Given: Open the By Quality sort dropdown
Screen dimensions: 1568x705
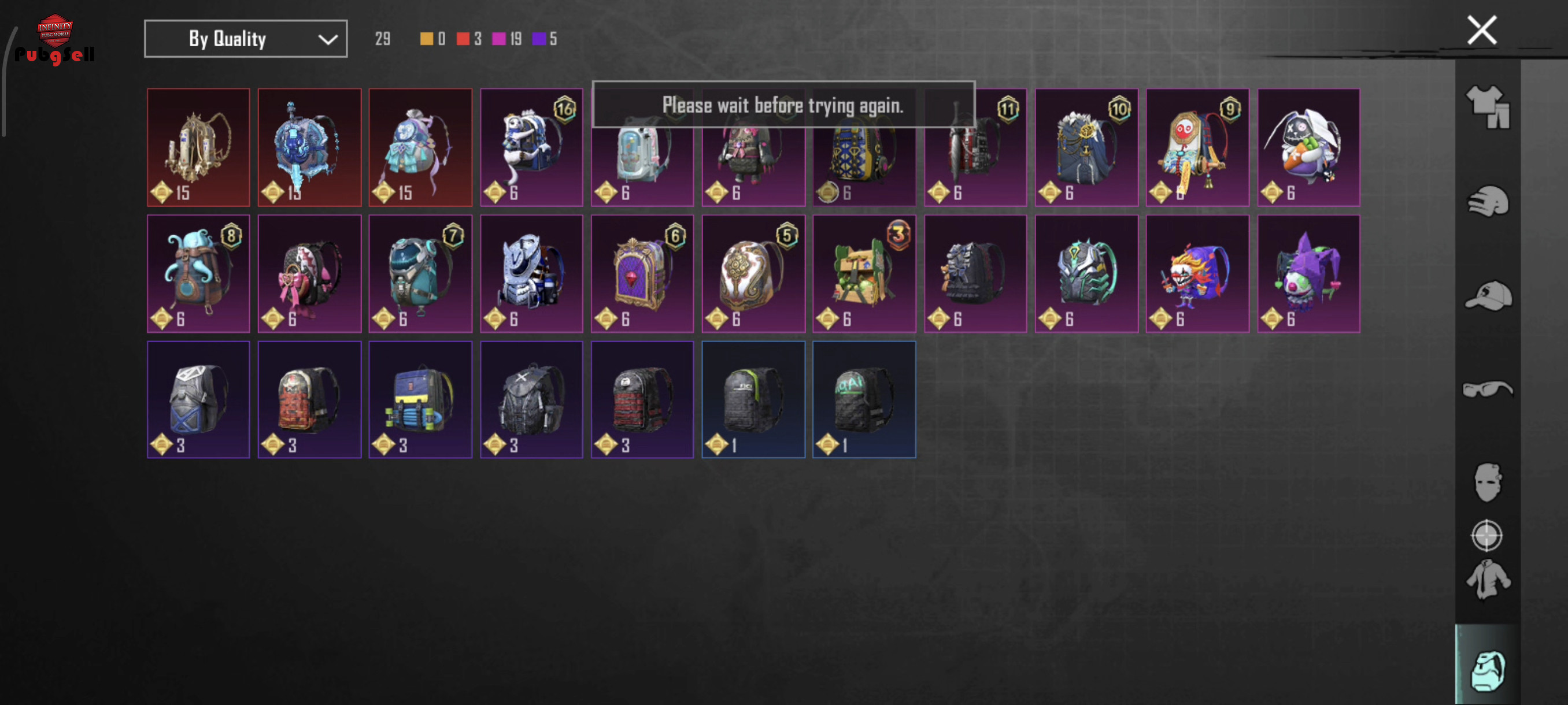Looking at the screenshot, I should pyautogui.click(x=245, y=39).
